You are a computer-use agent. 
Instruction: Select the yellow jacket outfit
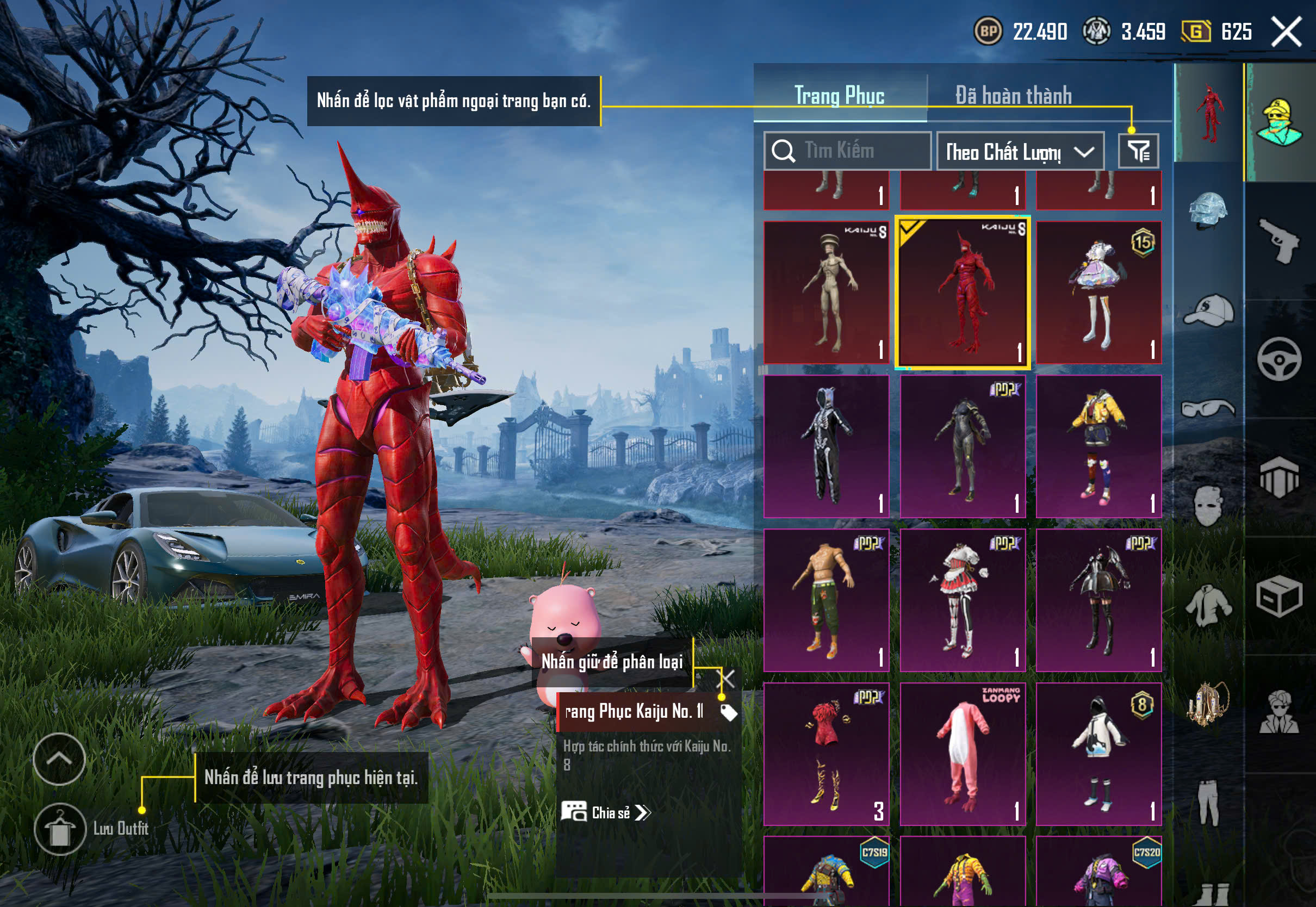[x=1098, y=446]
